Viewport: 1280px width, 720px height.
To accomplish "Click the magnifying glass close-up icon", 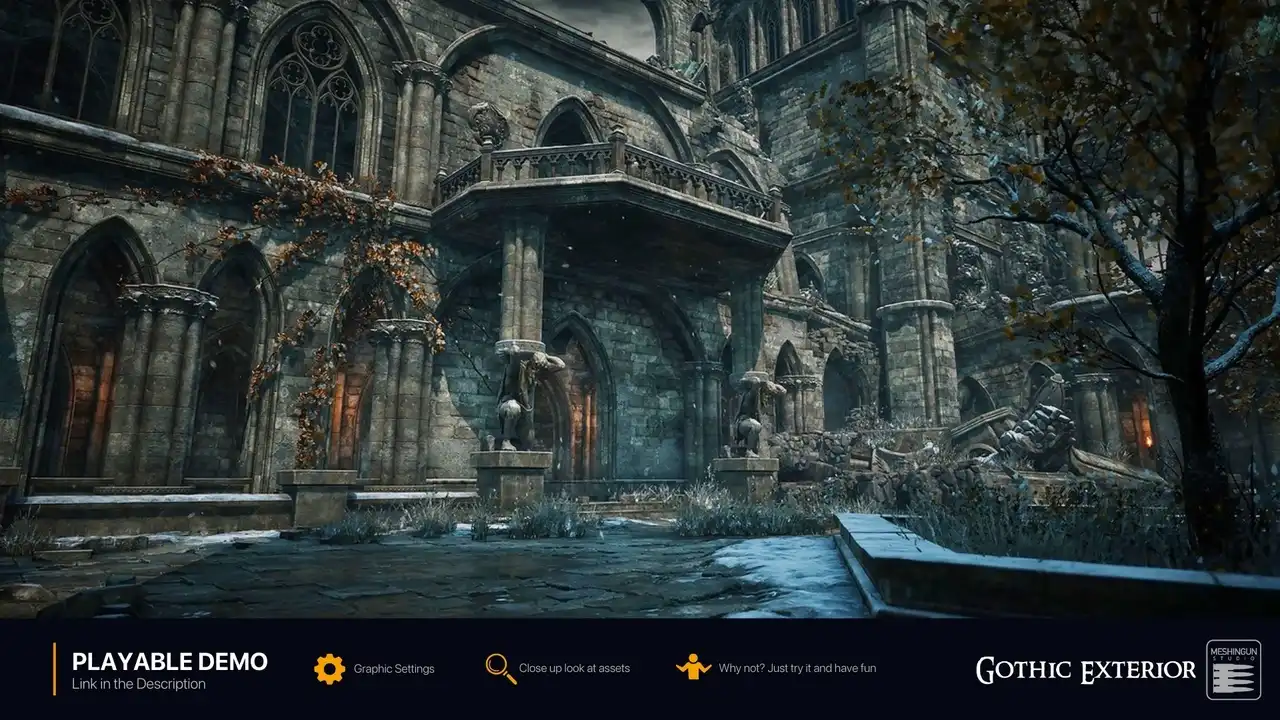I will [500, 668].
